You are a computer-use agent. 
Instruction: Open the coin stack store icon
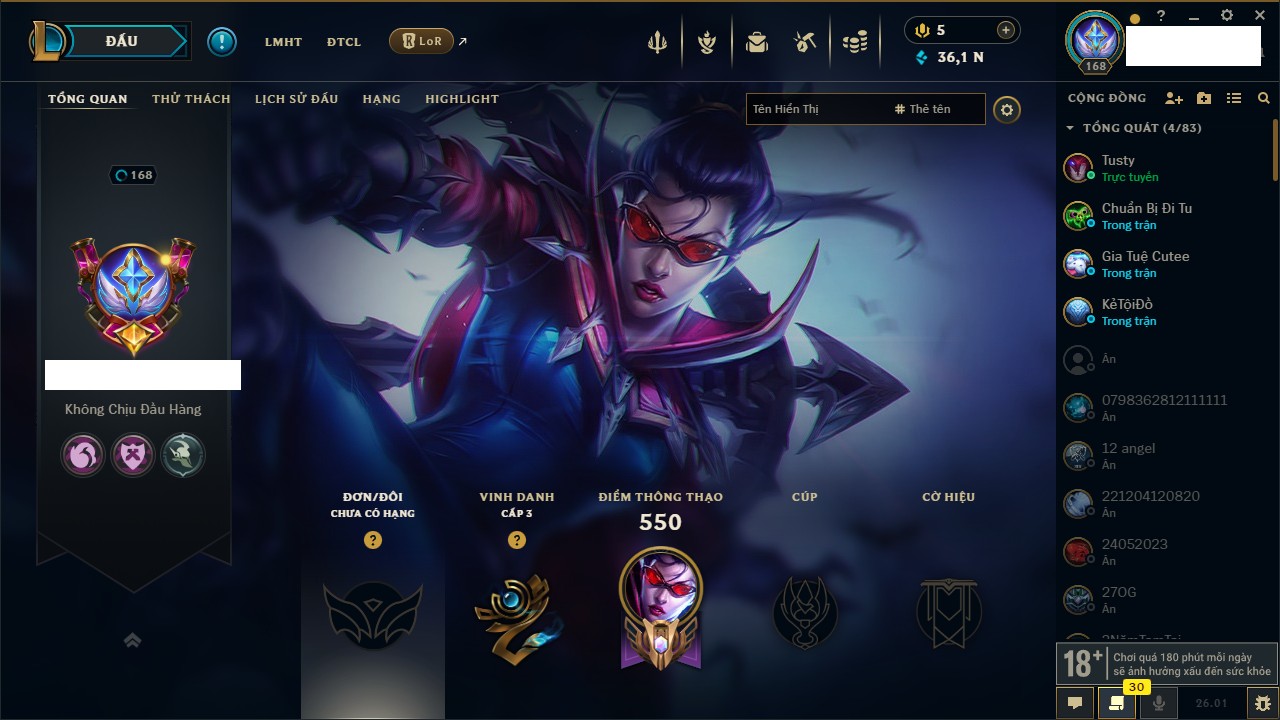tap(854, 42)
